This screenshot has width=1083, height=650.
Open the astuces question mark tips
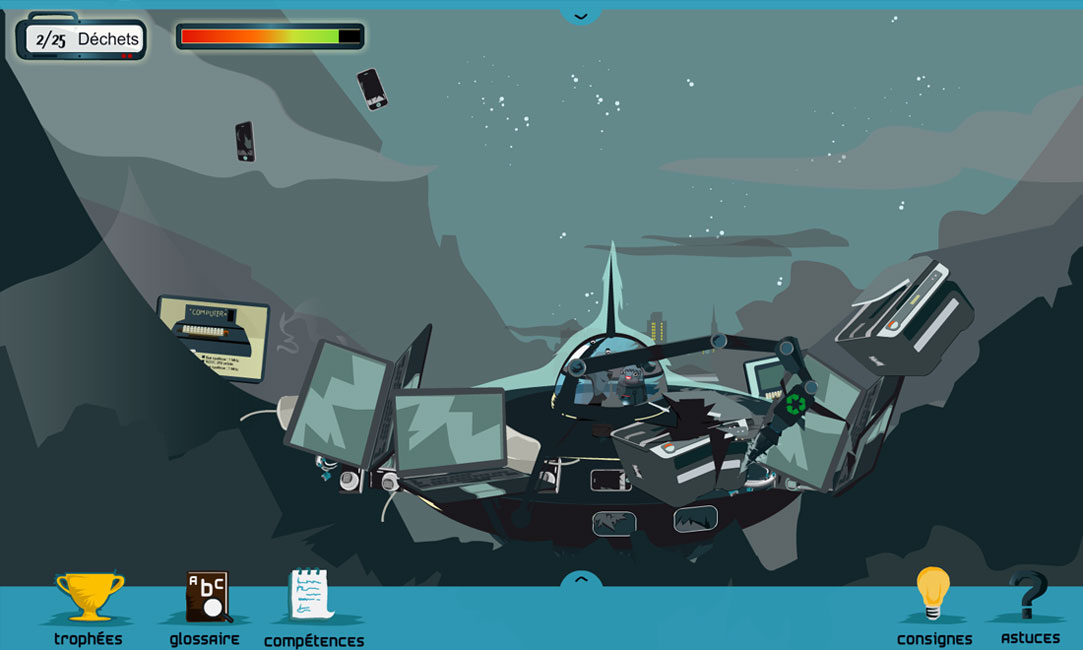point(1029,600)
